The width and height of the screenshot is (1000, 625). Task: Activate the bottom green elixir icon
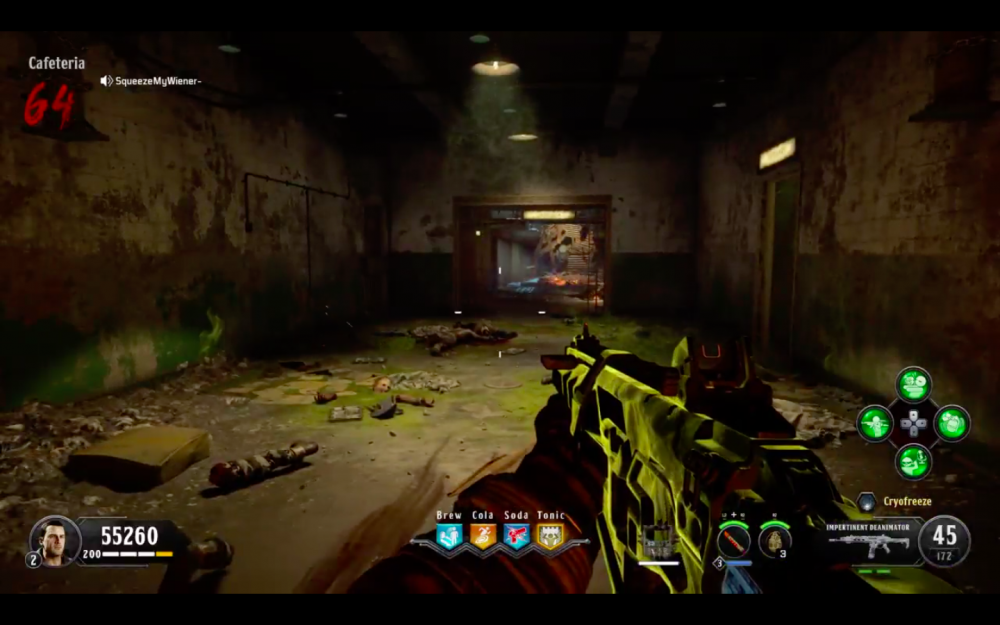[x=913, y=461]
